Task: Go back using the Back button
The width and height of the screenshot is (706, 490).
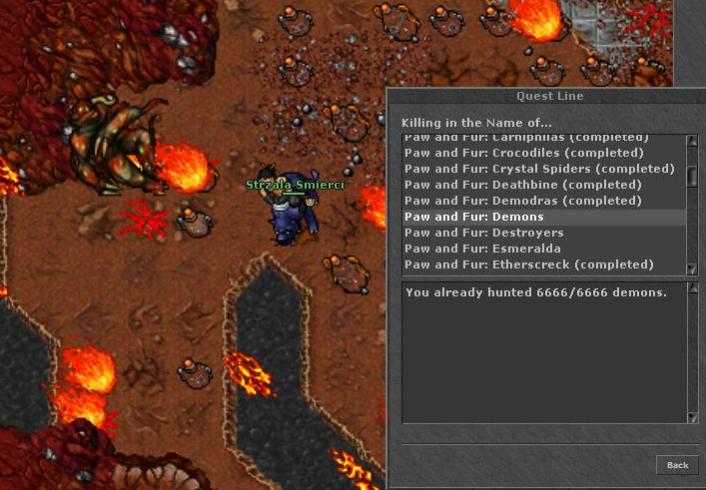Action: tap(677, 465)
